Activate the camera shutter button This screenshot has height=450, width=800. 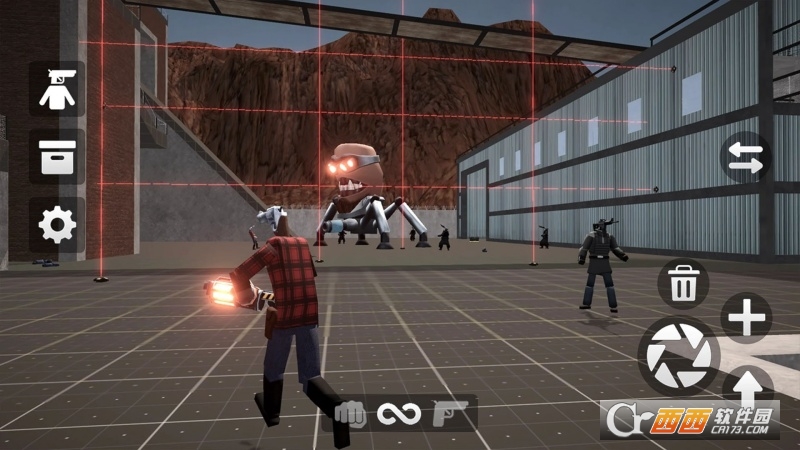tap(679, 356)
